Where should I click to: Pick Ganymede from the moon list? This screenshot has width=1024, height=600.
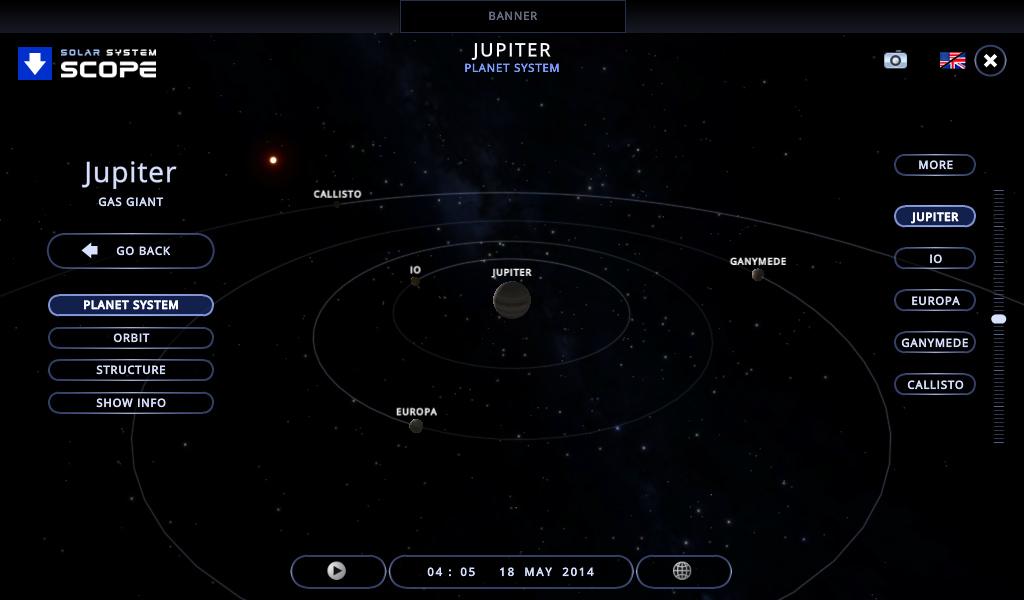[x=935, y=343]
